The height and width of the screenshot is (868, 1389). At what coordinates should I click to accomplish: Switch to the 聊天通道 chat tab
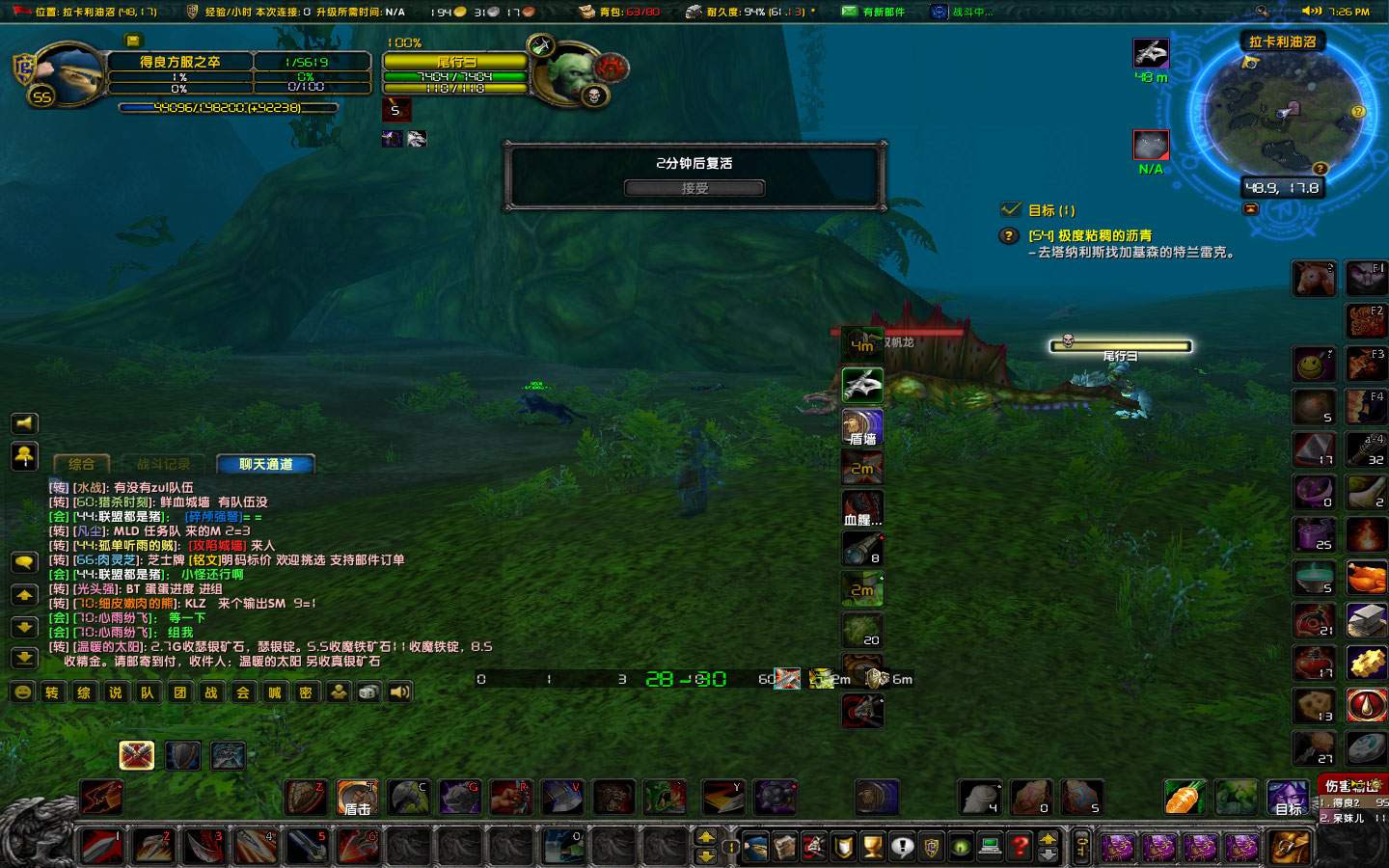click(x=265, y=464)
